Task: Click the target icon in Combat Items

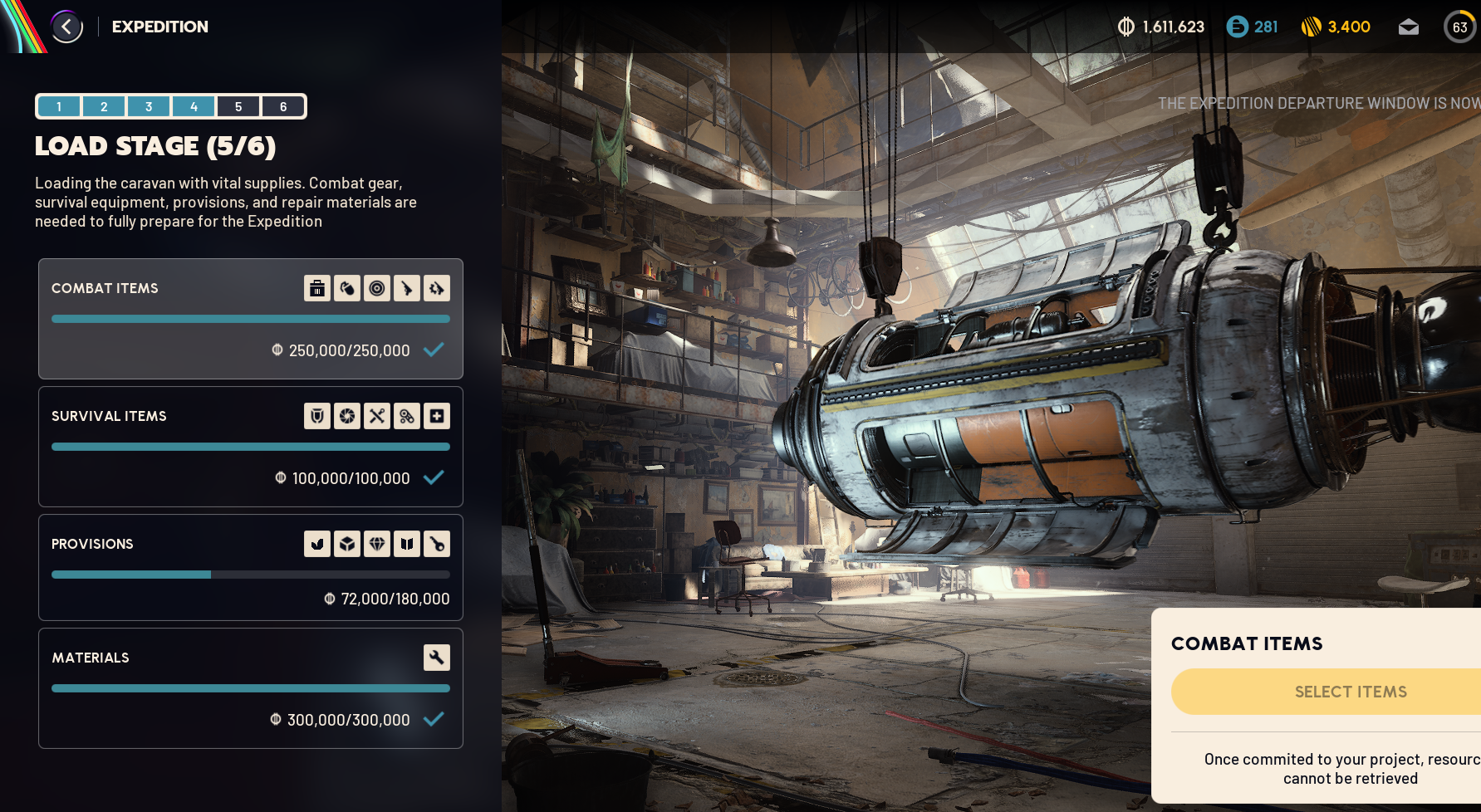Action: pyautogui.click(x=377, y=288)
